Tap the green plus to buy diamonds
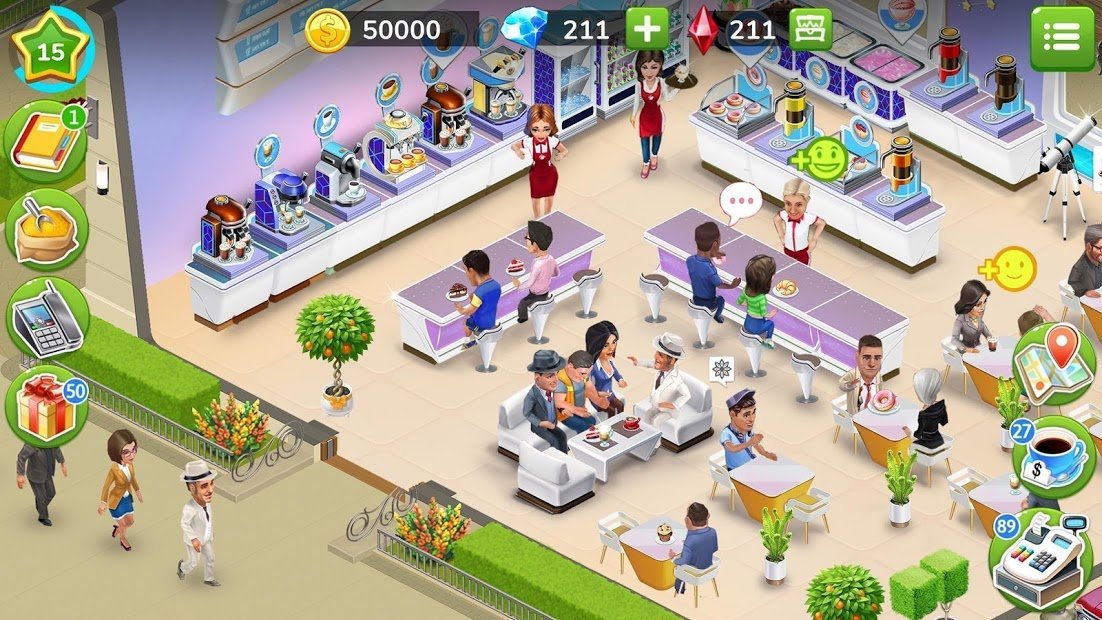 coord(647,29)
